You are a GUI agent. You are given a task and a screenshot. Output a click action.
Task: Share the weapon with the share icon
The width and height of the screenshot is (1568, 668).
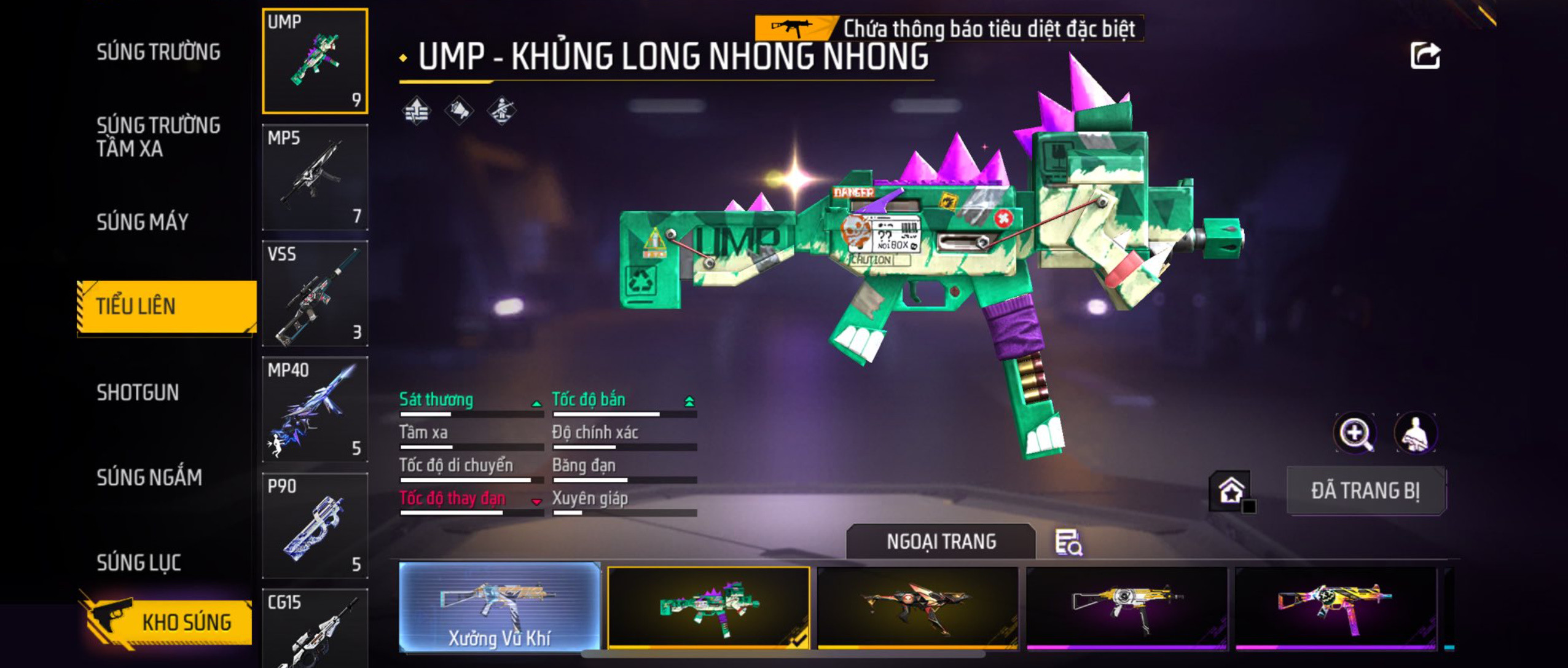[x=1425, y=56]
